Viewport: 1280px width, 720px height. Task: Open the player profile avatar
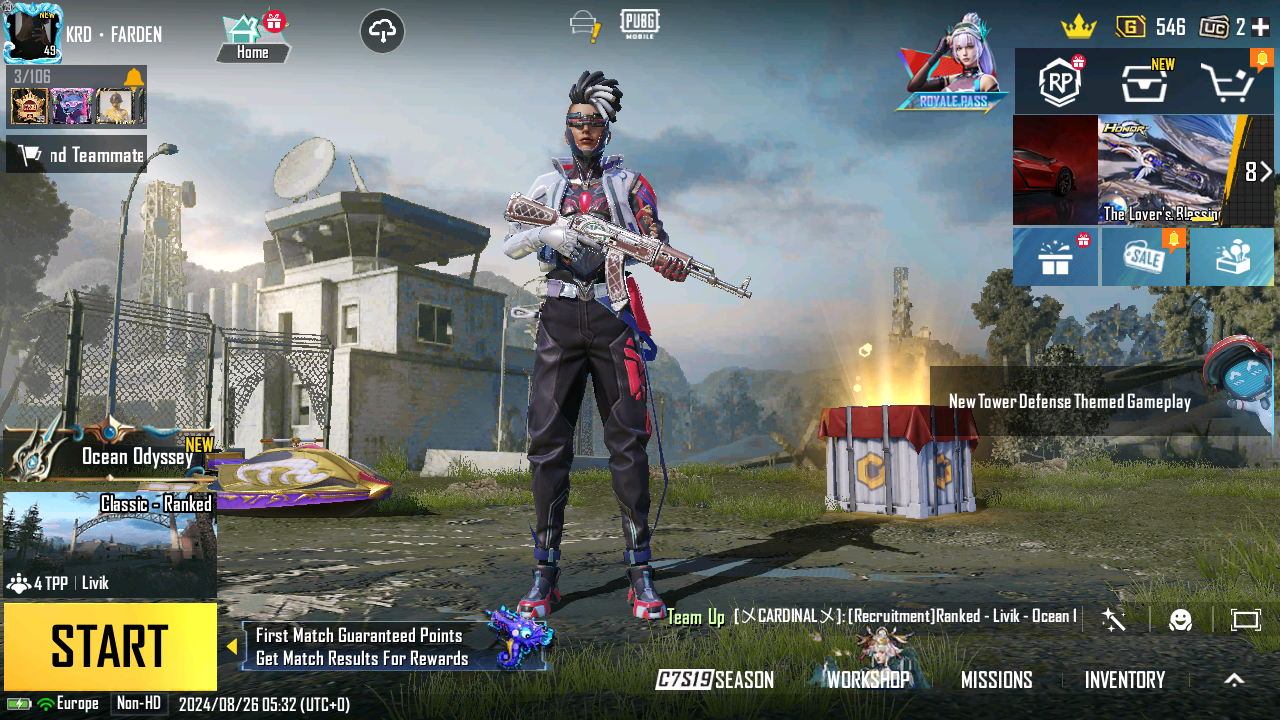(x=33, y=34)
